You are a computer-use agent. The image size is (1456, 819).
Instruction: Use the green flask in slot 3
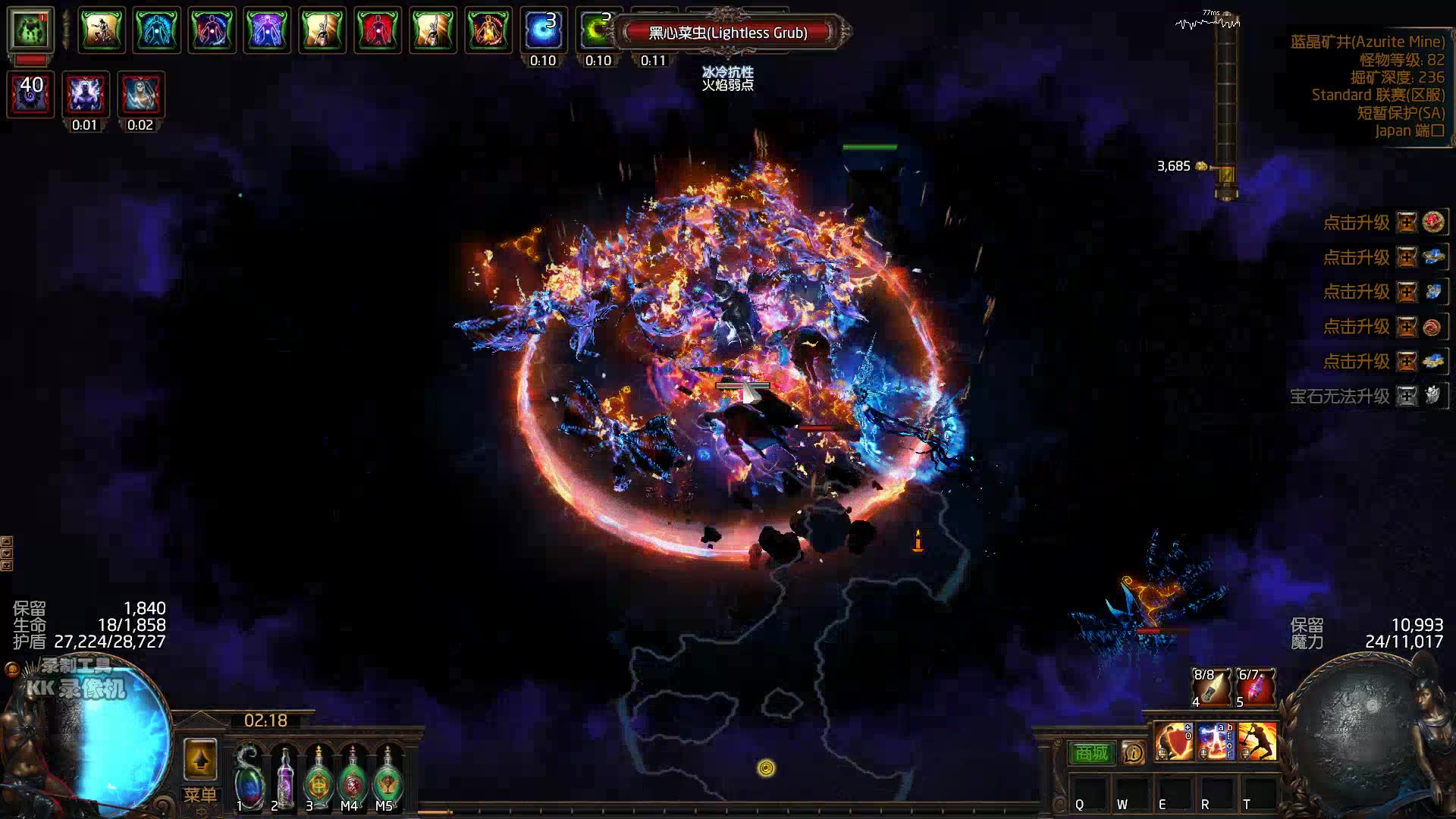318,780
